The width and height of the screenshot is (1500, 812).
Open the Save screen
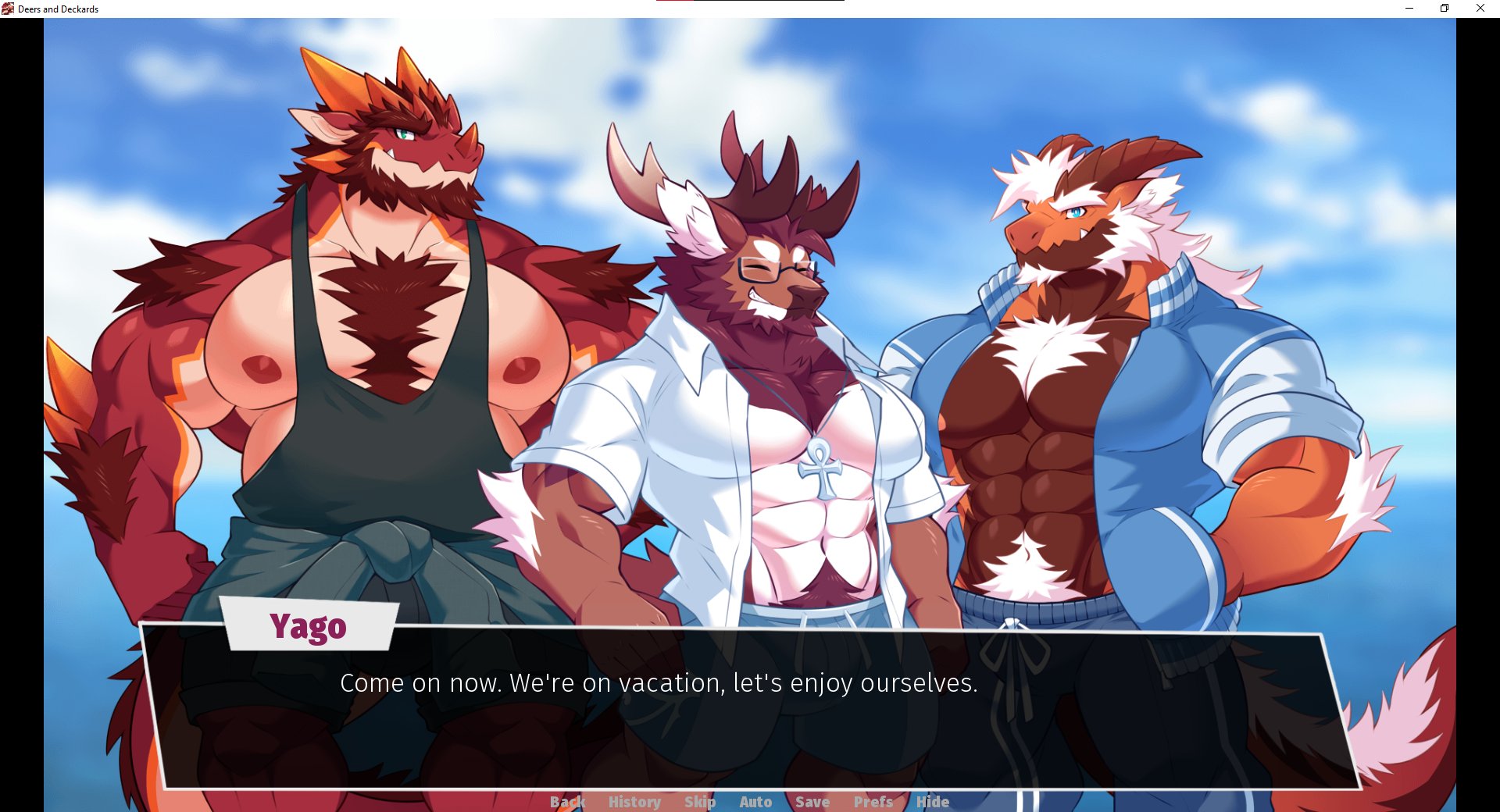pos(812,802)
